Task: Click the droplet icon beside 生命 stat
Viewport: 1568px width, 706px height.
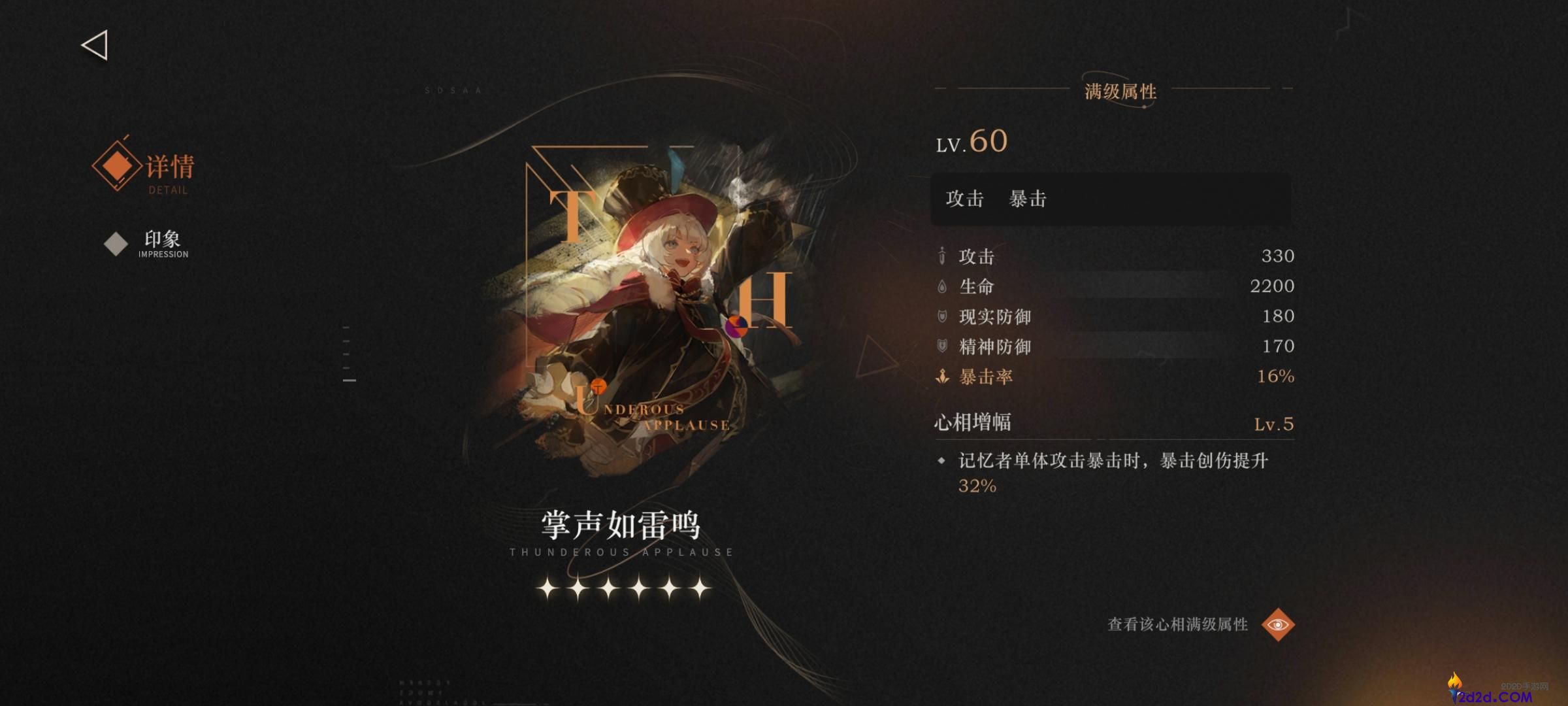Action: click(x=941, y=286)
